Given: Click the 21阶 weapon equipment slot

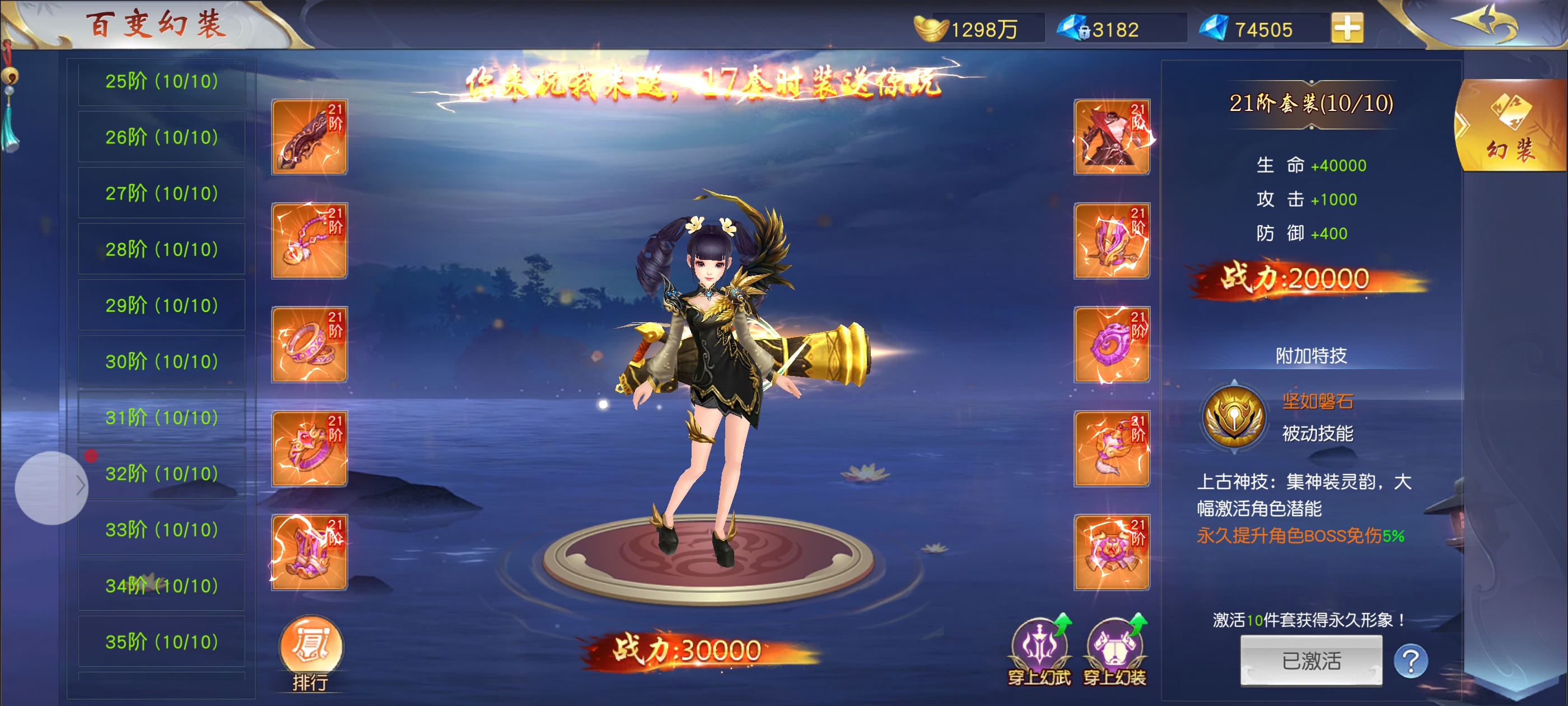Looking at the screenshot, I should (309, 137).
